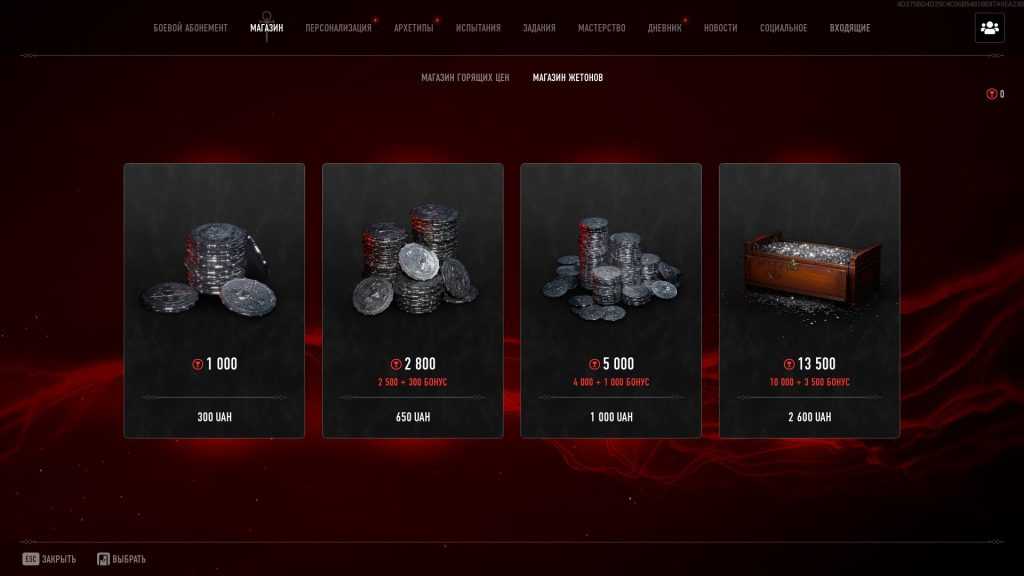Buy the 2 800 token bundle
The width and height of the screenshot is (1024, 576).
(412, 300)
